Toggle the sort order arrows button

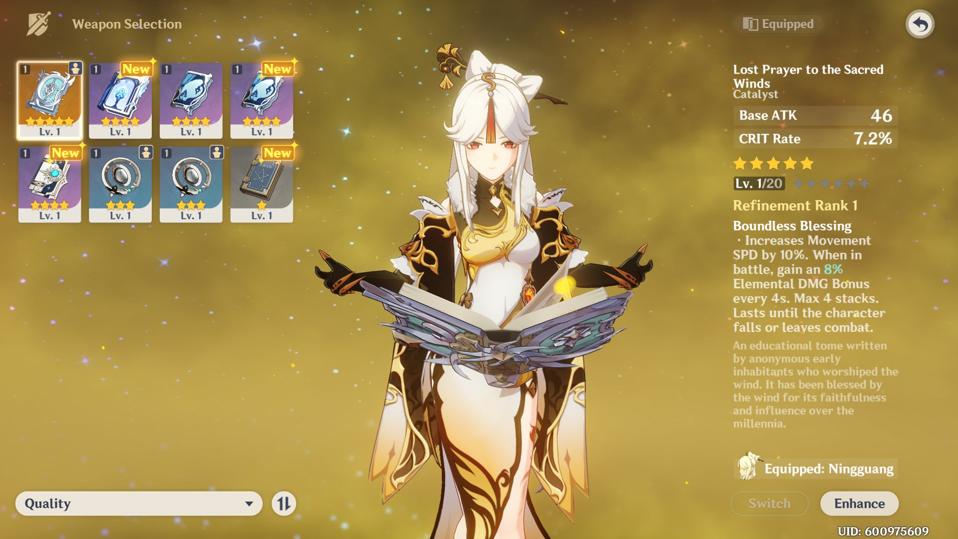[x=284, y=503]
